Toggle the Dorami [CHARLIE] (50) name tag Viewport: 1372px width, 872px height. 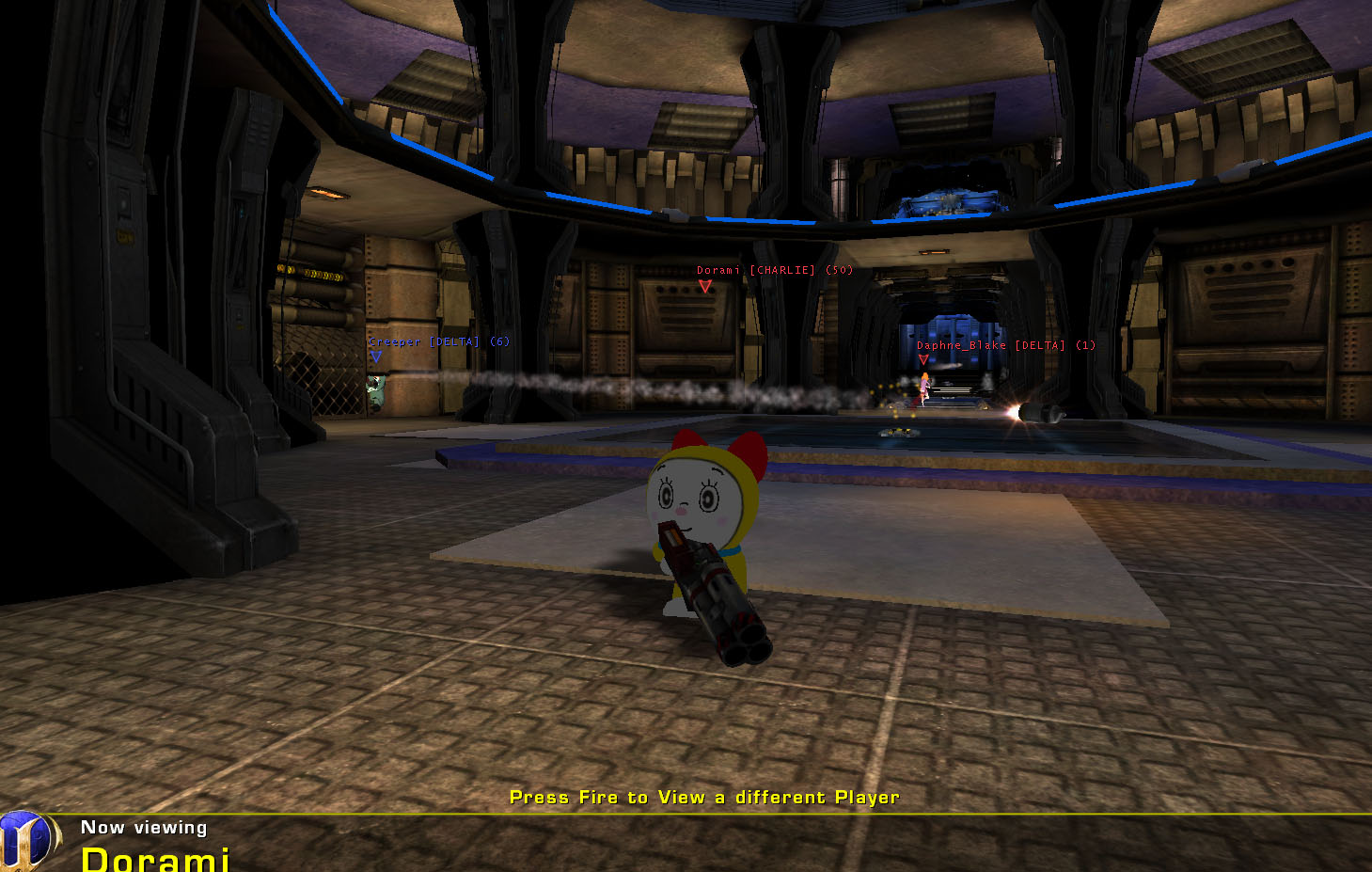click(x=773, y=270)
